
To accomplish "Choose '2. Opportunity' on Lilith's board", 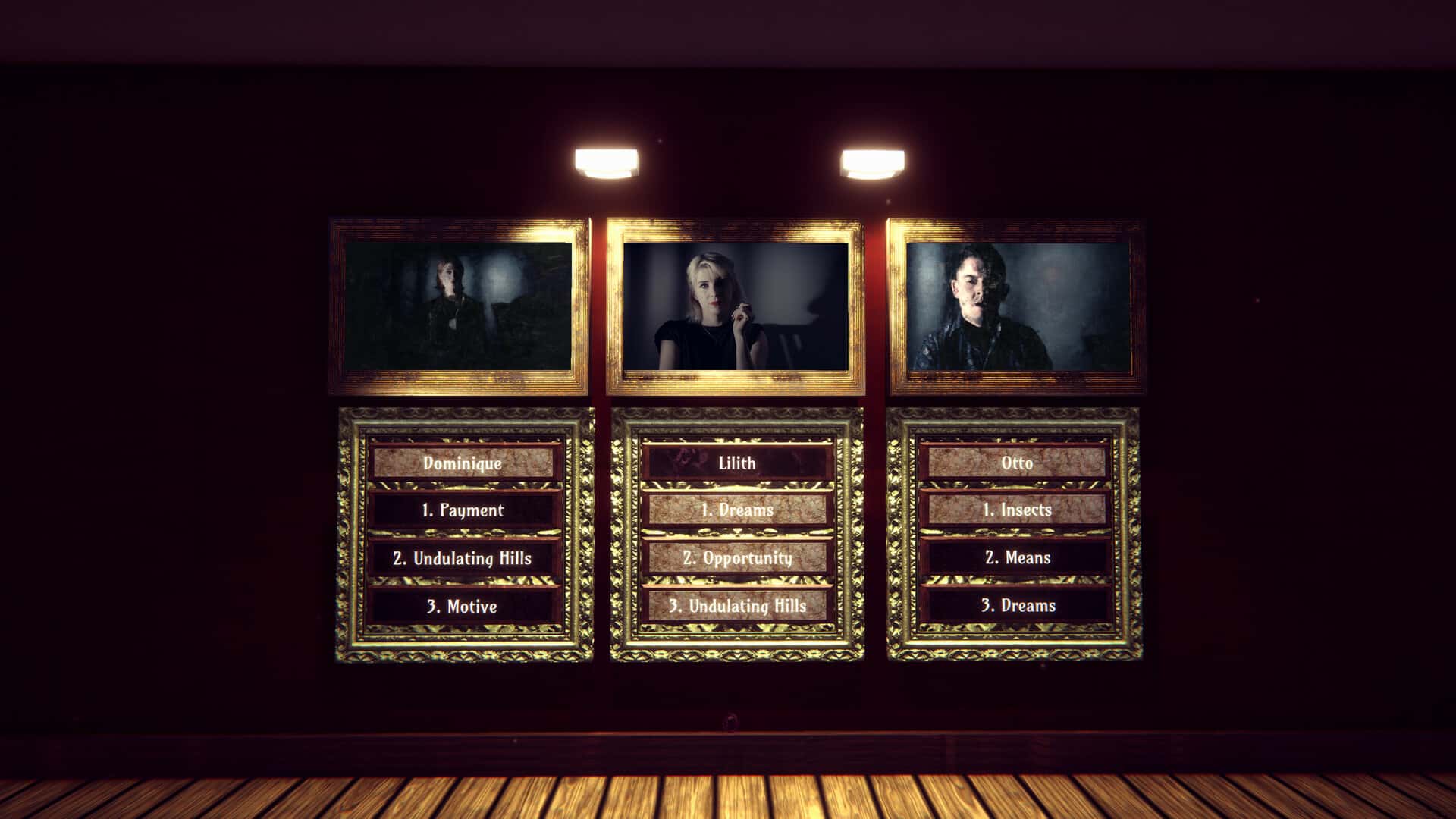I will [737, 558].
